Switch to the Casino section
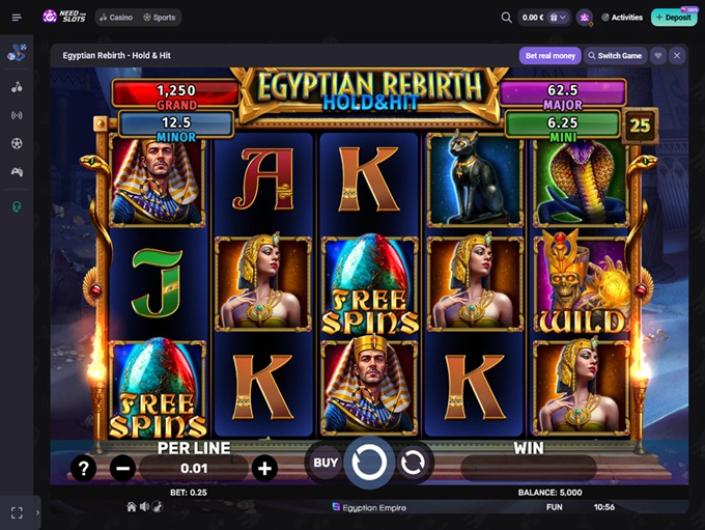705x530 pixels. pyautogui.click(x=116, y=17)
